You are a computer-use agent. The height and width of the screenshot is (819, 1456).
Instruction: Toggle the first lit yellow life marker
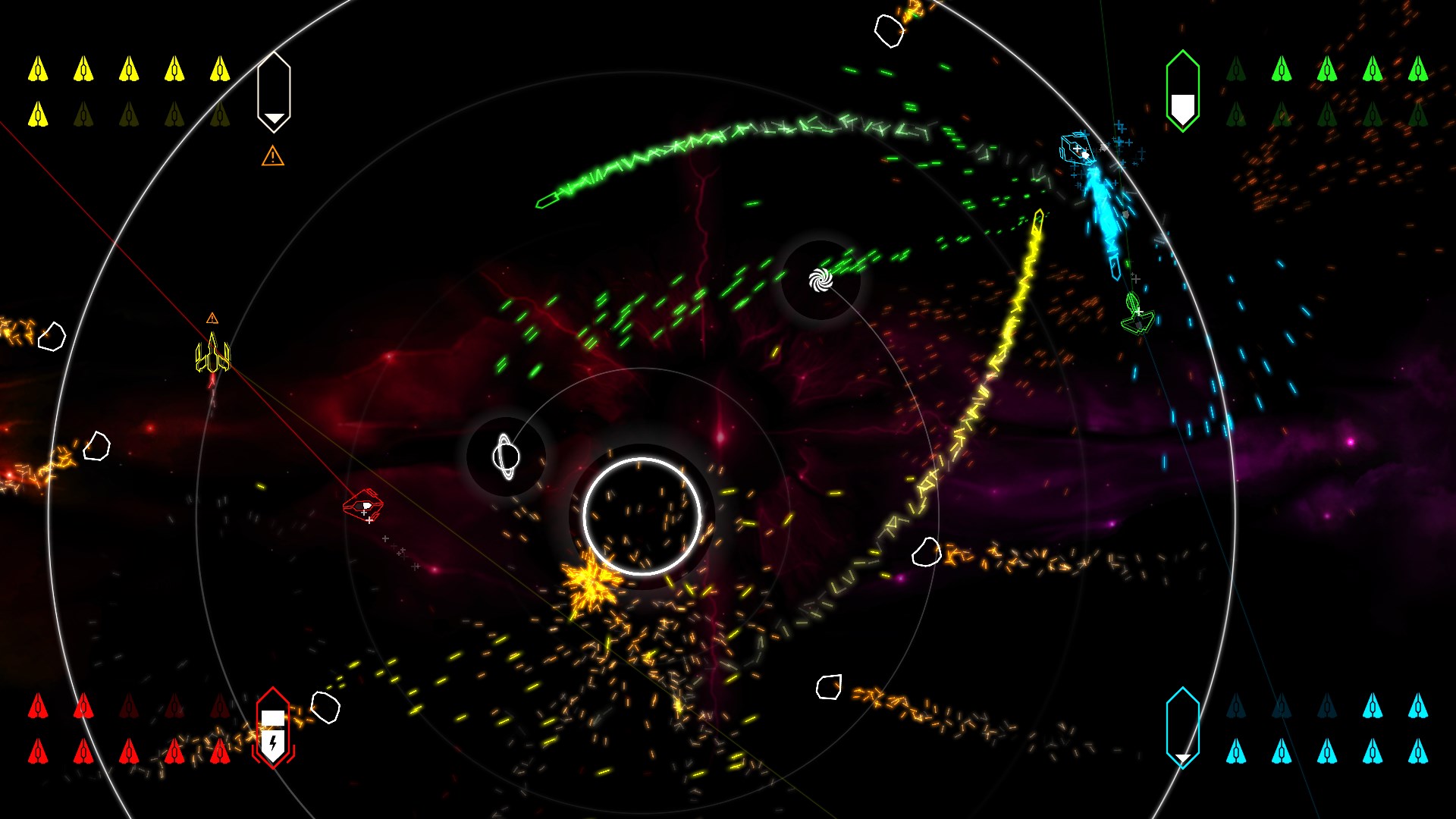coord(36,70)
